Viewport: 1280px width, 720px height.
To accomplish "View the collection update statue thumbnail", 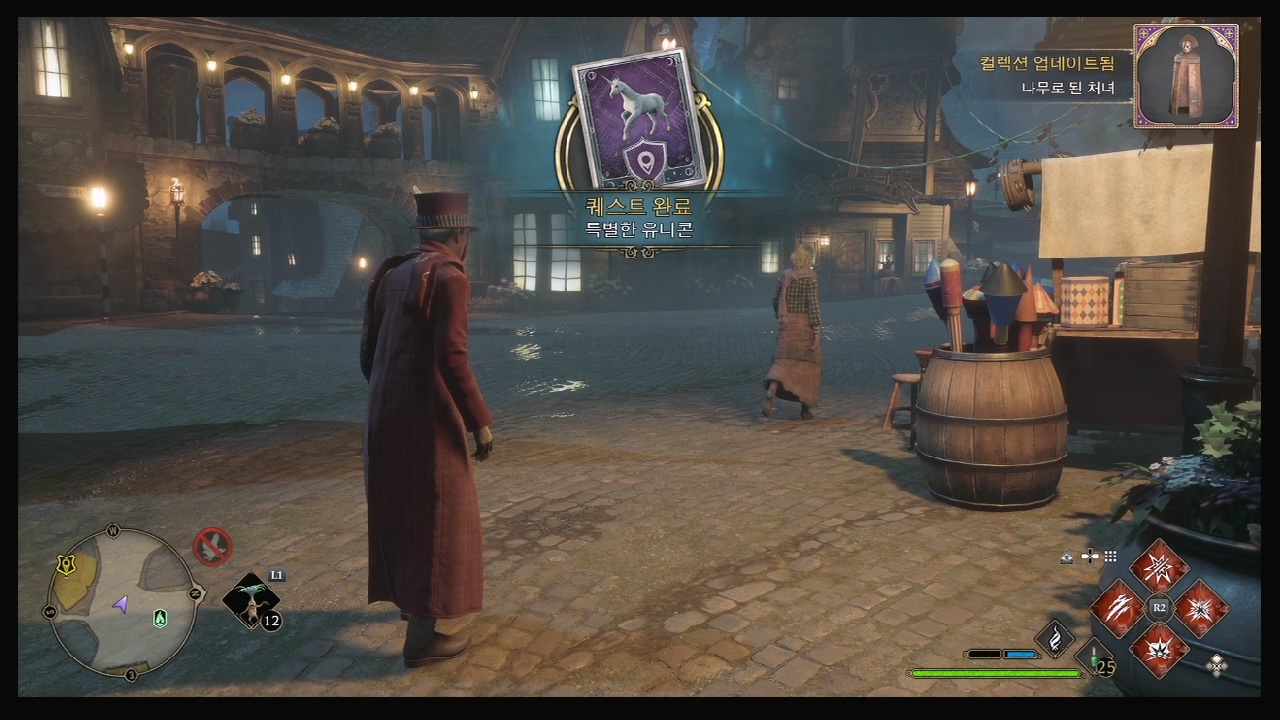I will 1186,76.
